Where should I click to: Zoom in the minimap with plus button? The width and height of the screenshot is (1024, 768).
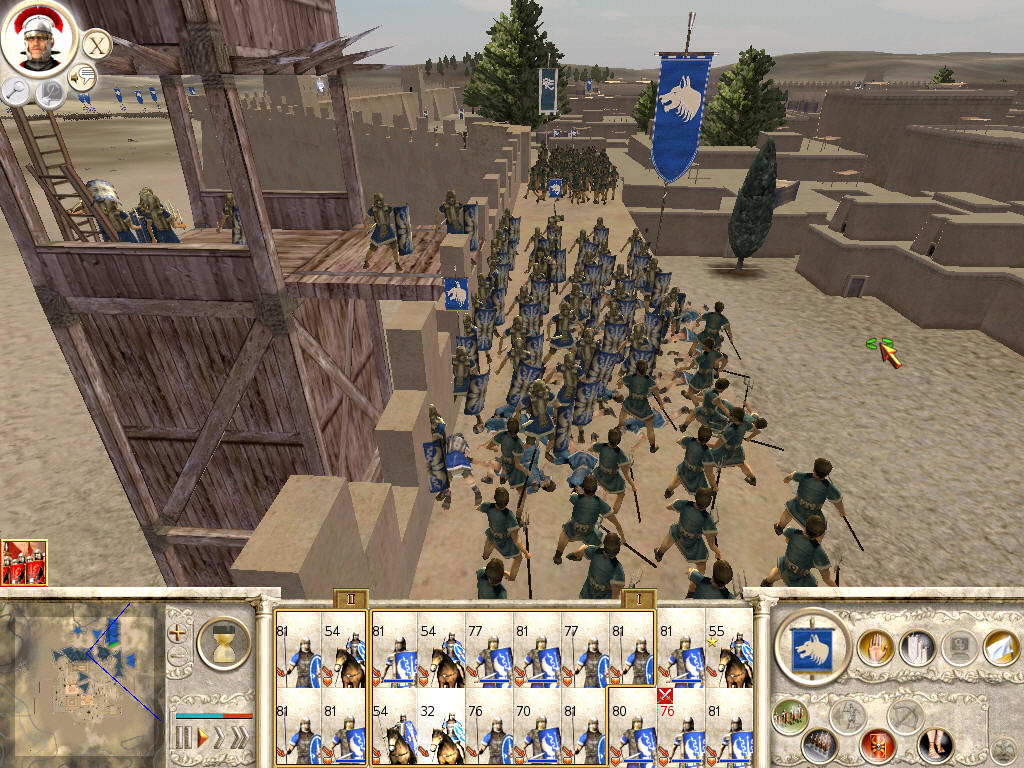tap(178, 633)
